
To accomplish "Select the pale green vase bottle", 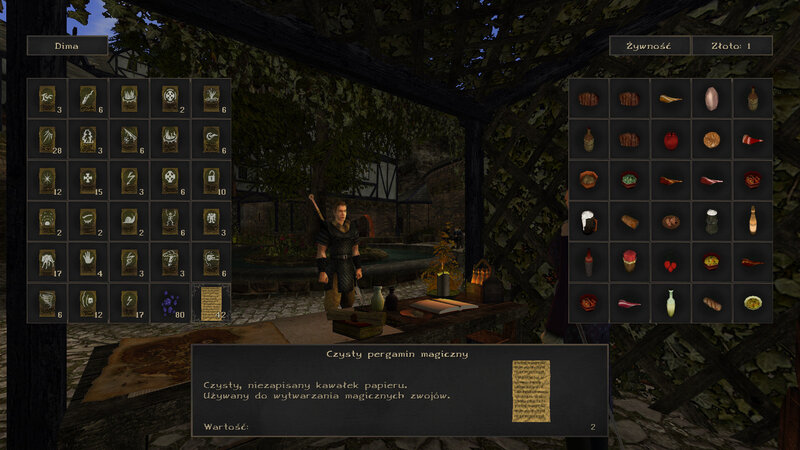I will 670,303.
